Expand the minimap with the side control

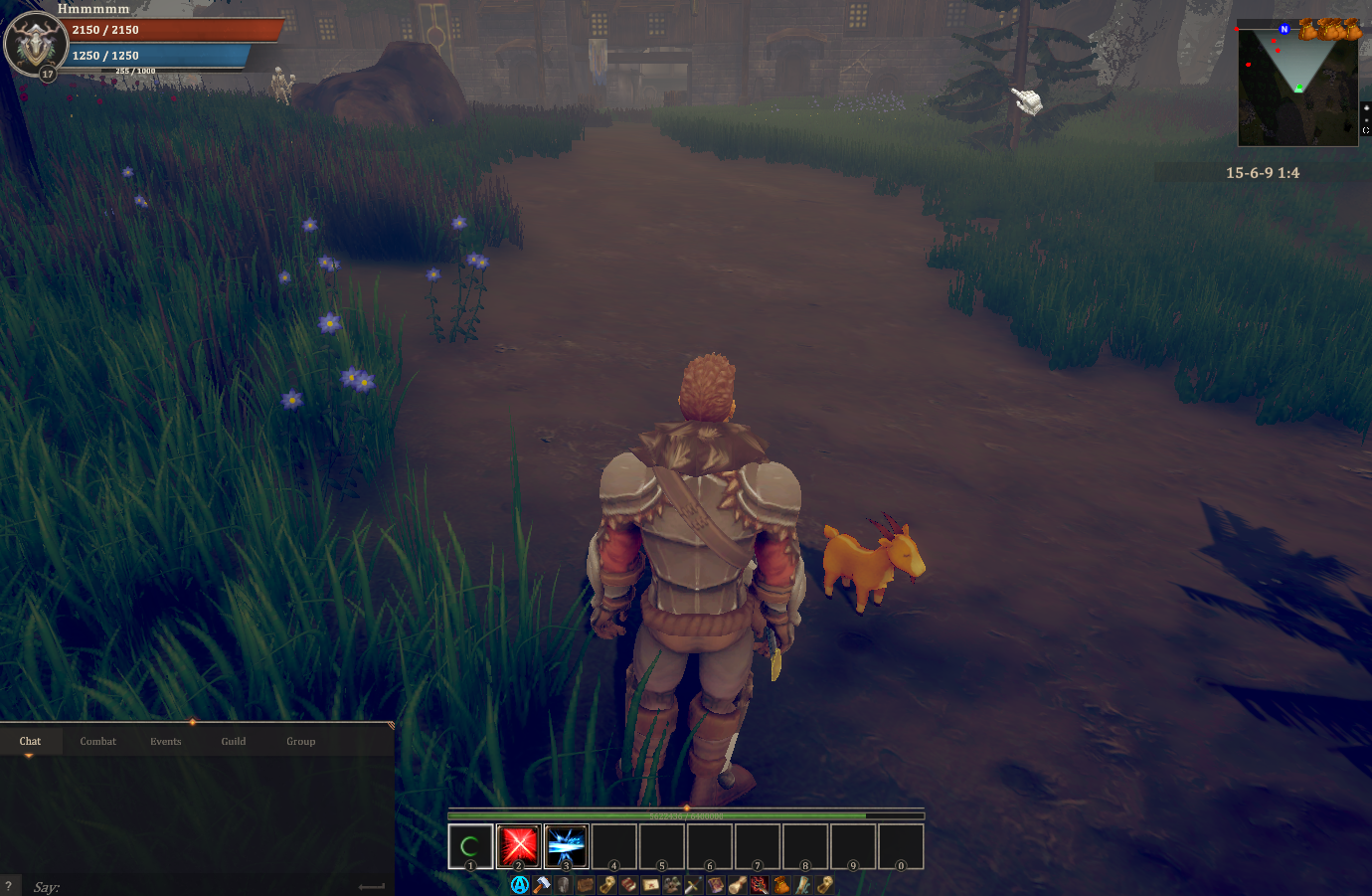[x=1364, y=129]
